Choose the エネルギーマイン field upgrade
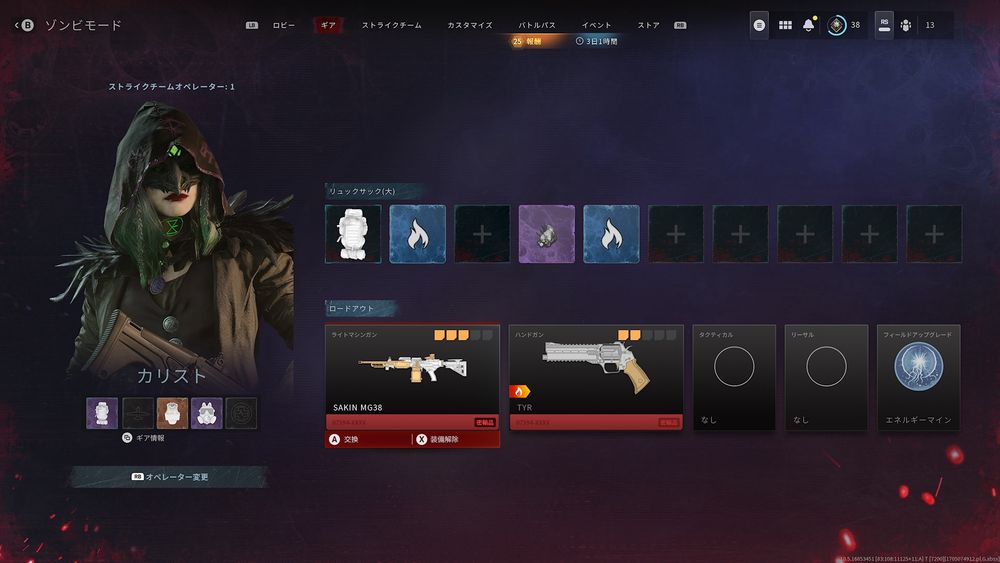 pos(918,377)
